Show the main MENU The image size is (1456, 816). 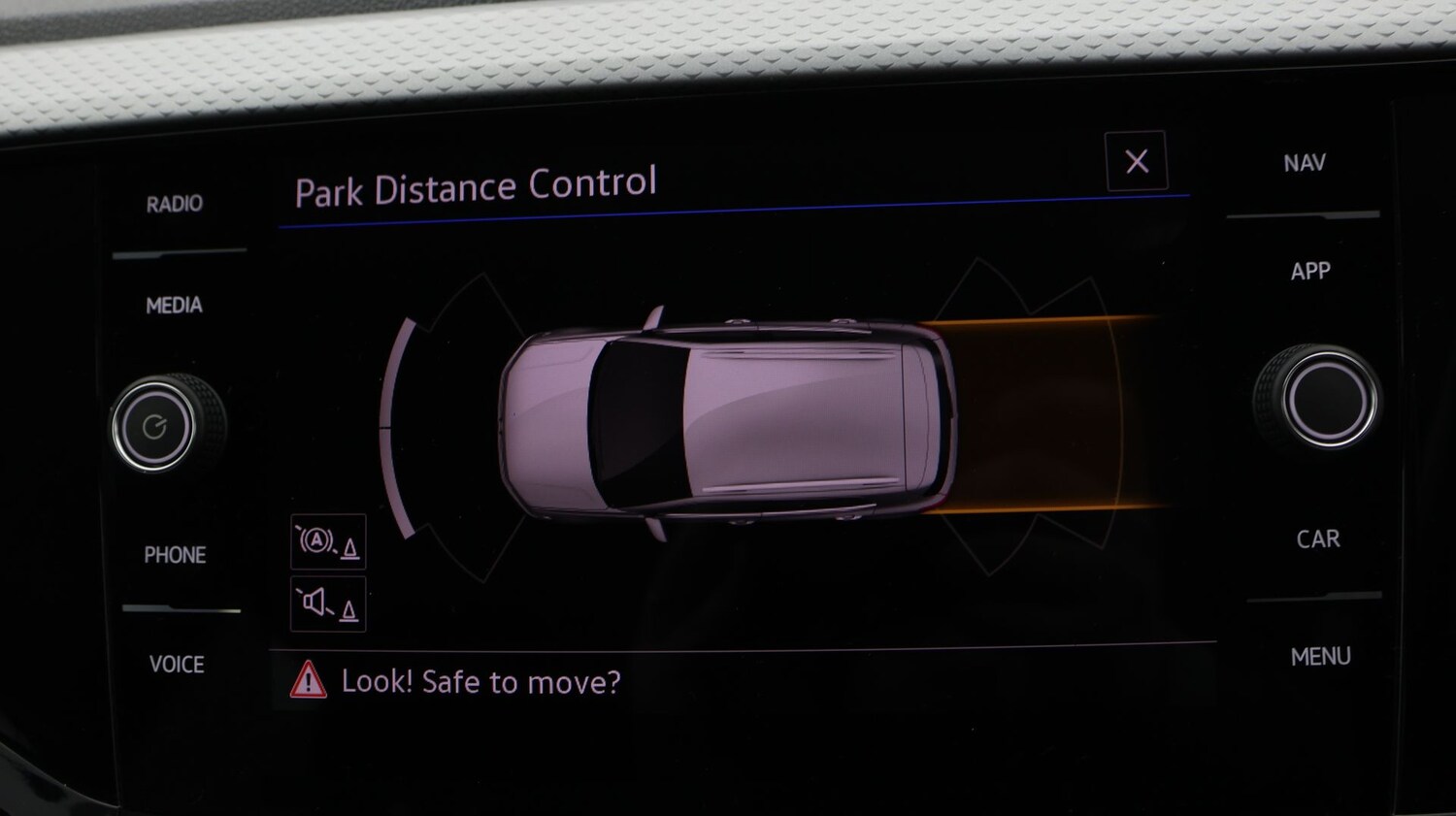[x=1320, y=657]
